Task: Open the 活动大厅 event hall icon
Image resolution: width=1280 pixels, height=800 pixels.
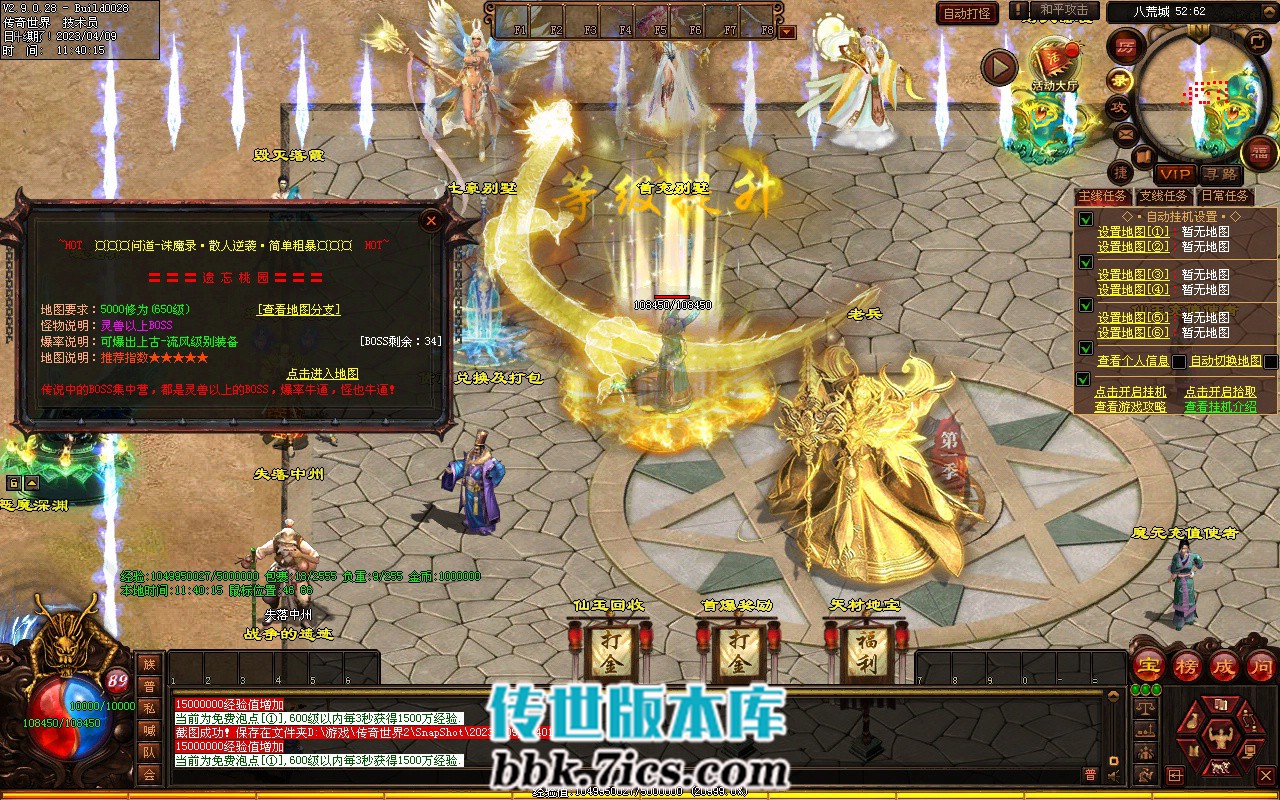Action: [x=1055, y=66]
